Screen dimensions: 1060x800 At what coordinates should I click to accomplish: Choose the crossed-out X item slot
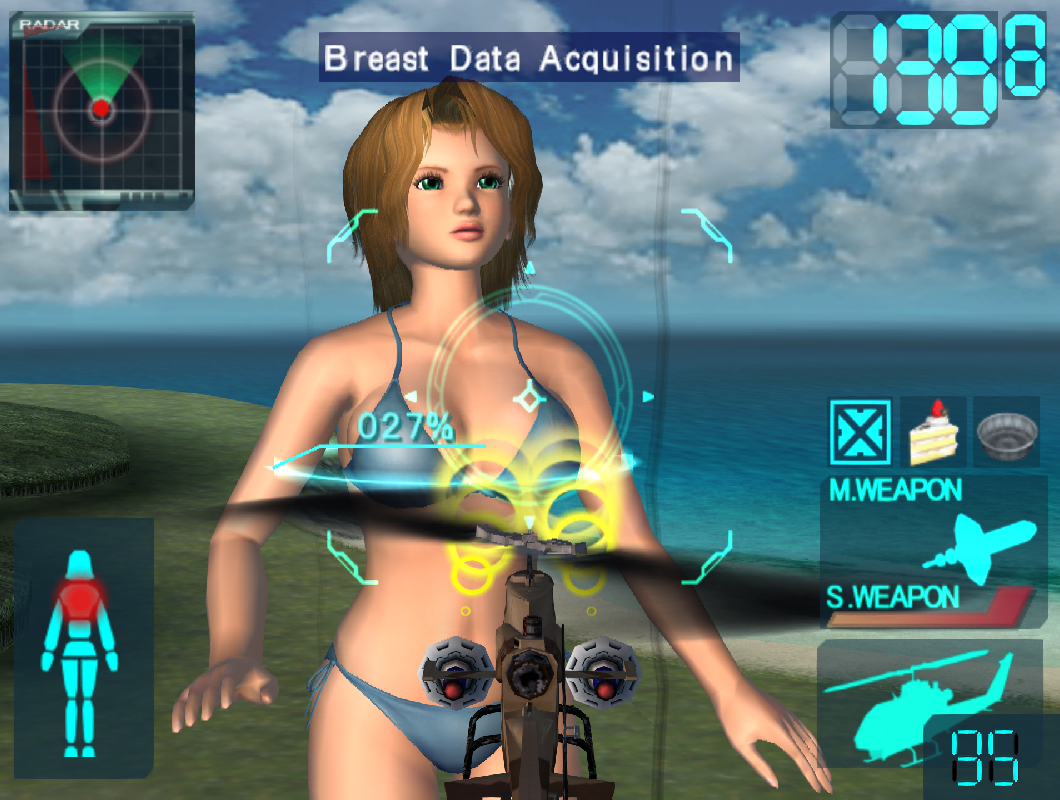[x=861, y=432]
